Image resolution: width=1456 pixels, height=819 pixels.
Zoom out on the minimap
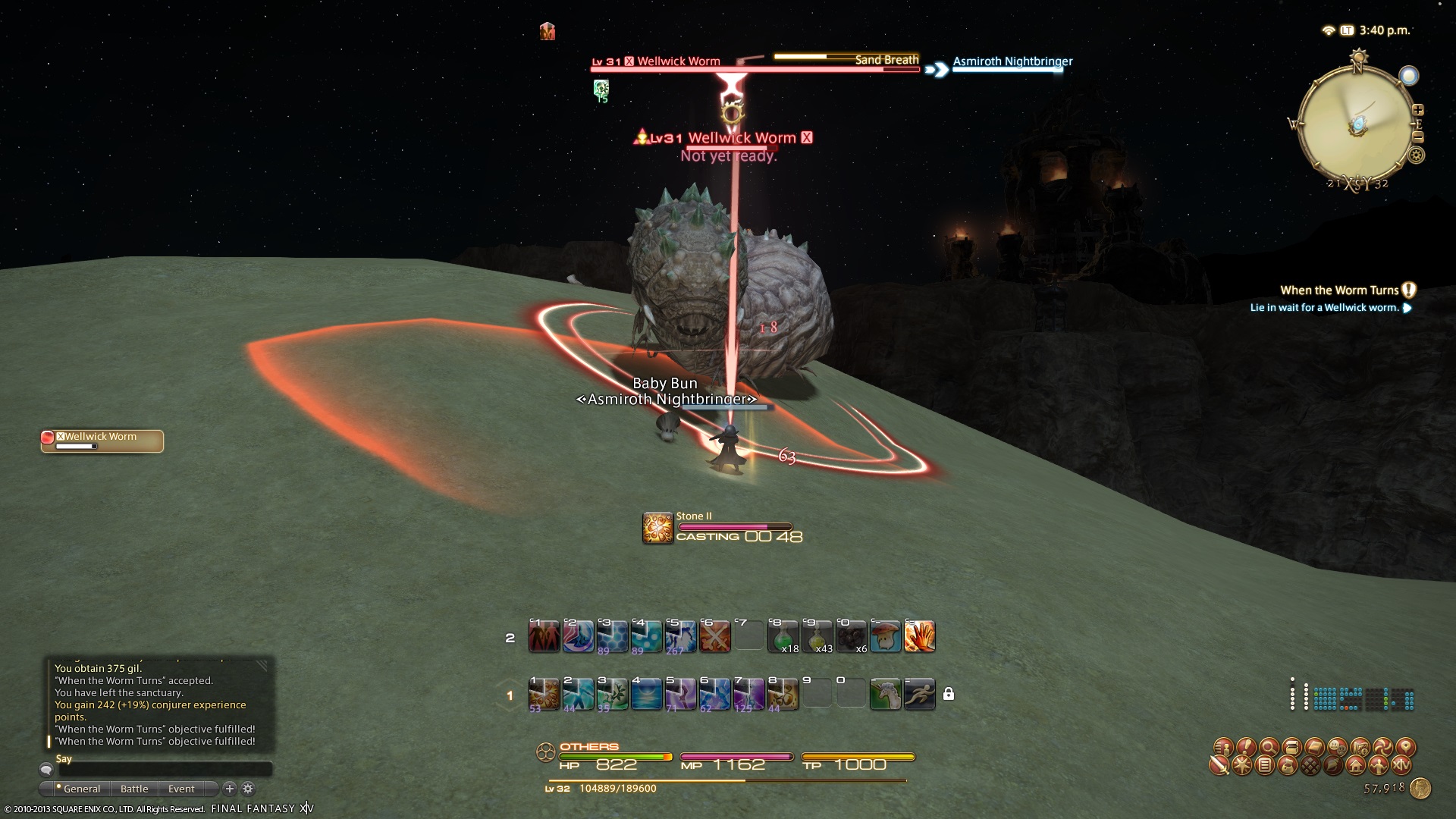click(1417, 137)
